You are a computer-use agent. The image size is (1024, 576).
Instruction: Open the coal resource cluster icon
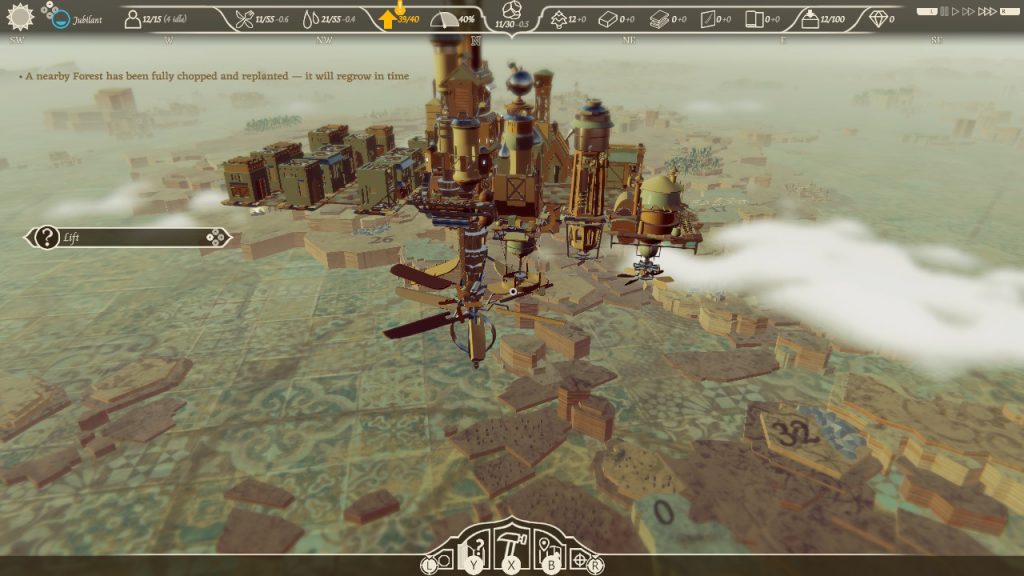(512, 10)
